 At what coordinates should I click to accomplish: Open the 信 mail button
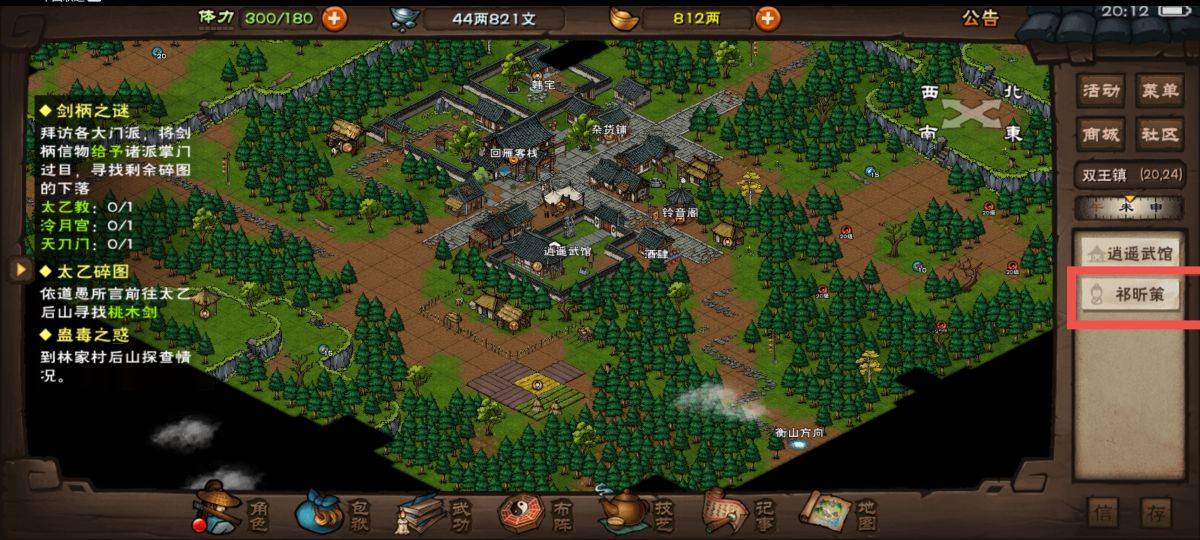[1104, 514]
